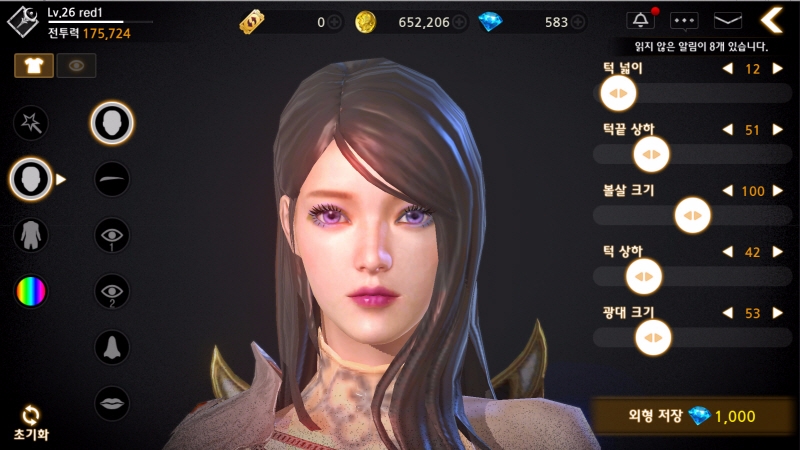Select the magic wand preset category

click(x=31, y=123)
